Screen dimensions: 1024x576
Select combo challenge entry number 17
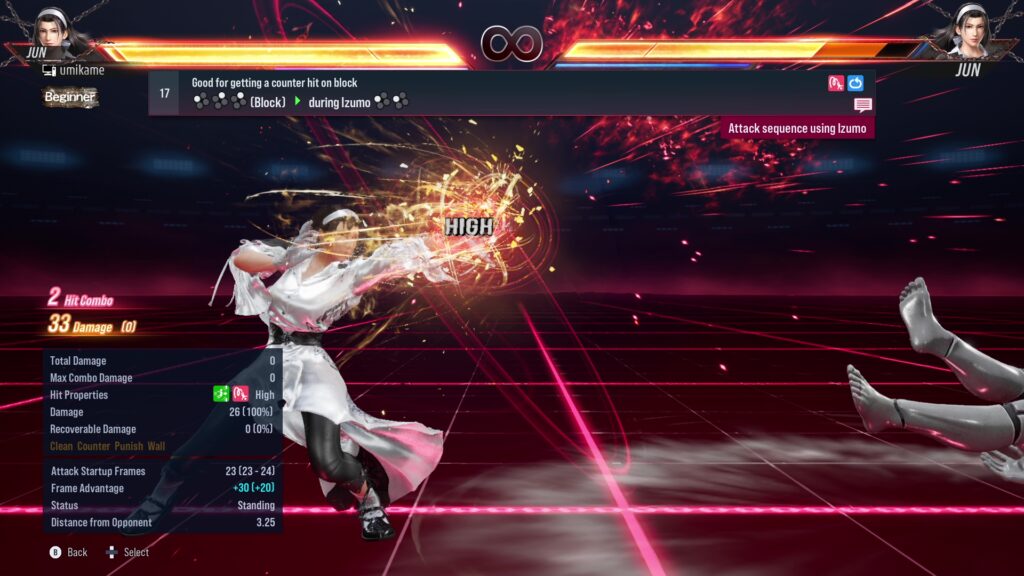click(x=164, y=93)
